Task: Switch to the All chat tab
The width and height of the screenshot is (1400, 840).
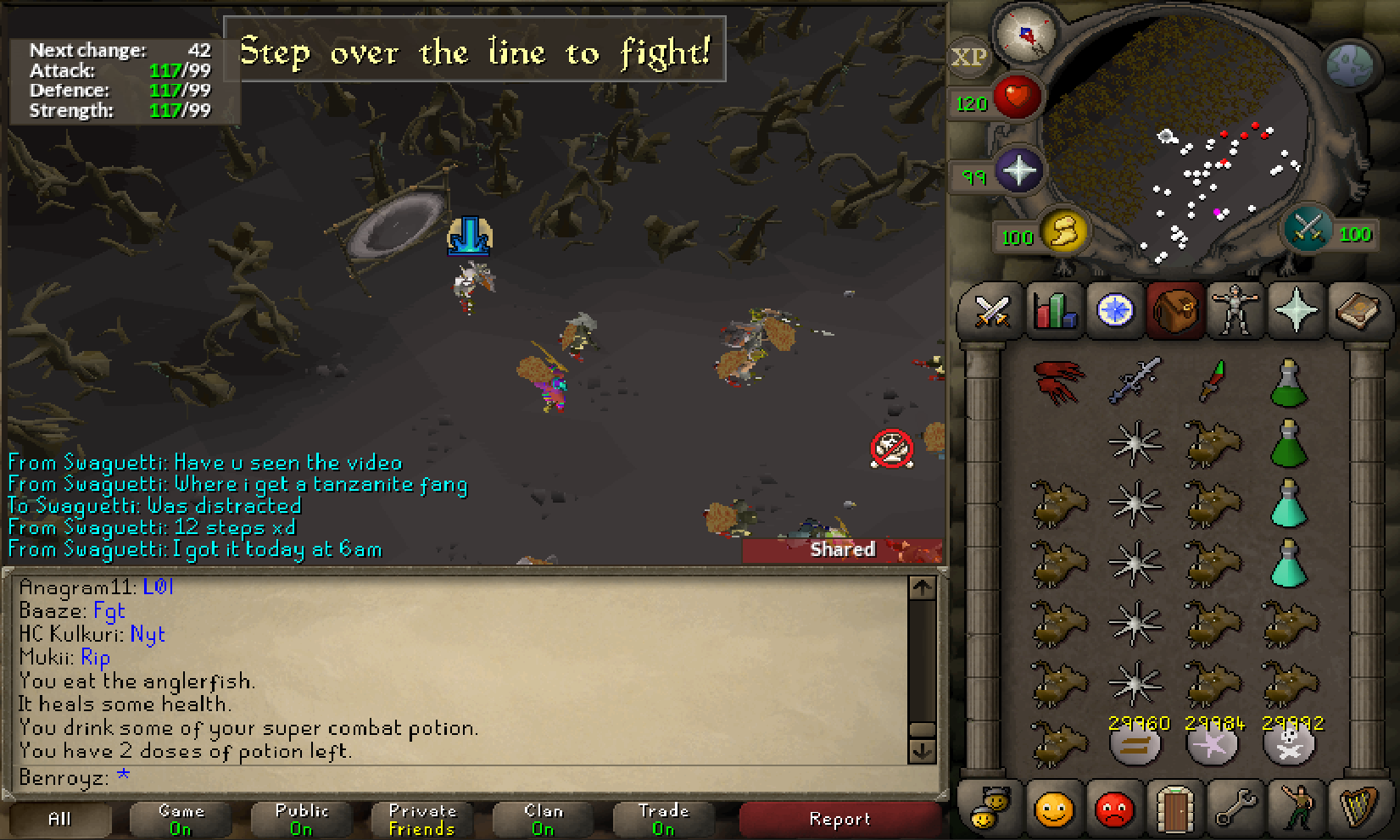Action: [x=59, y=819]
